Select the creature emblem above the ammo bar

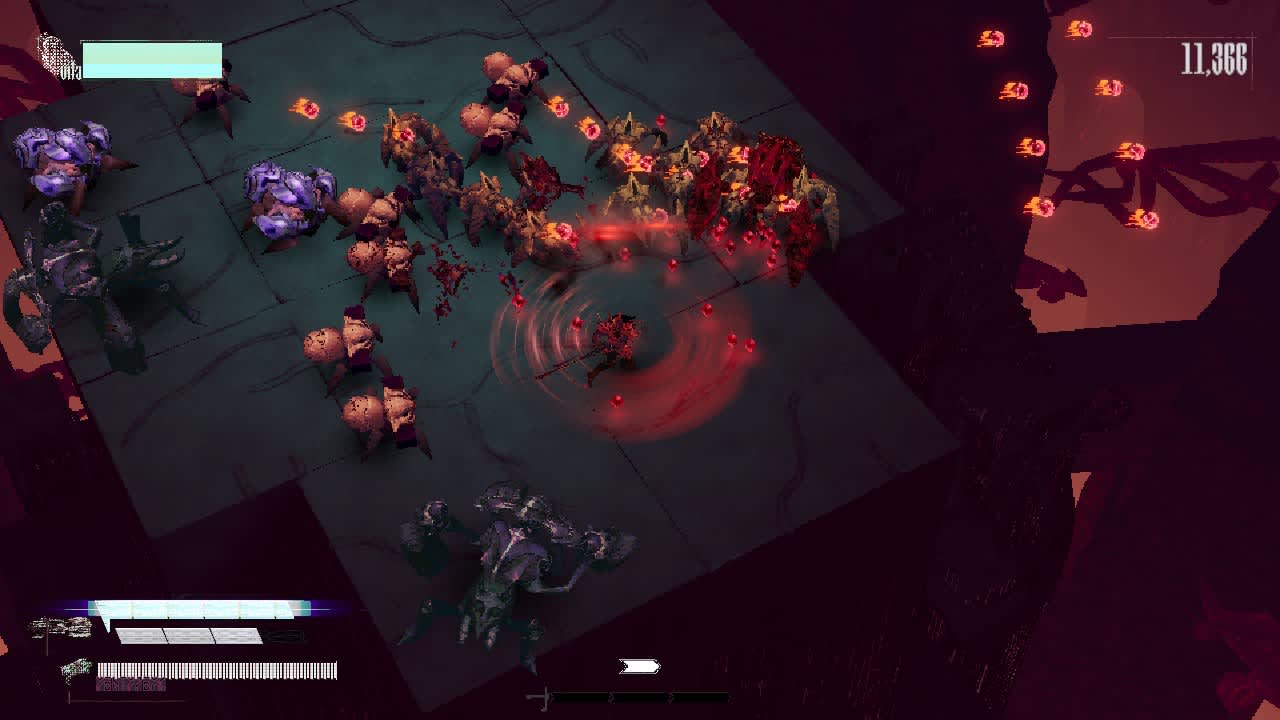pyautogui.click(x=77, y=668)
